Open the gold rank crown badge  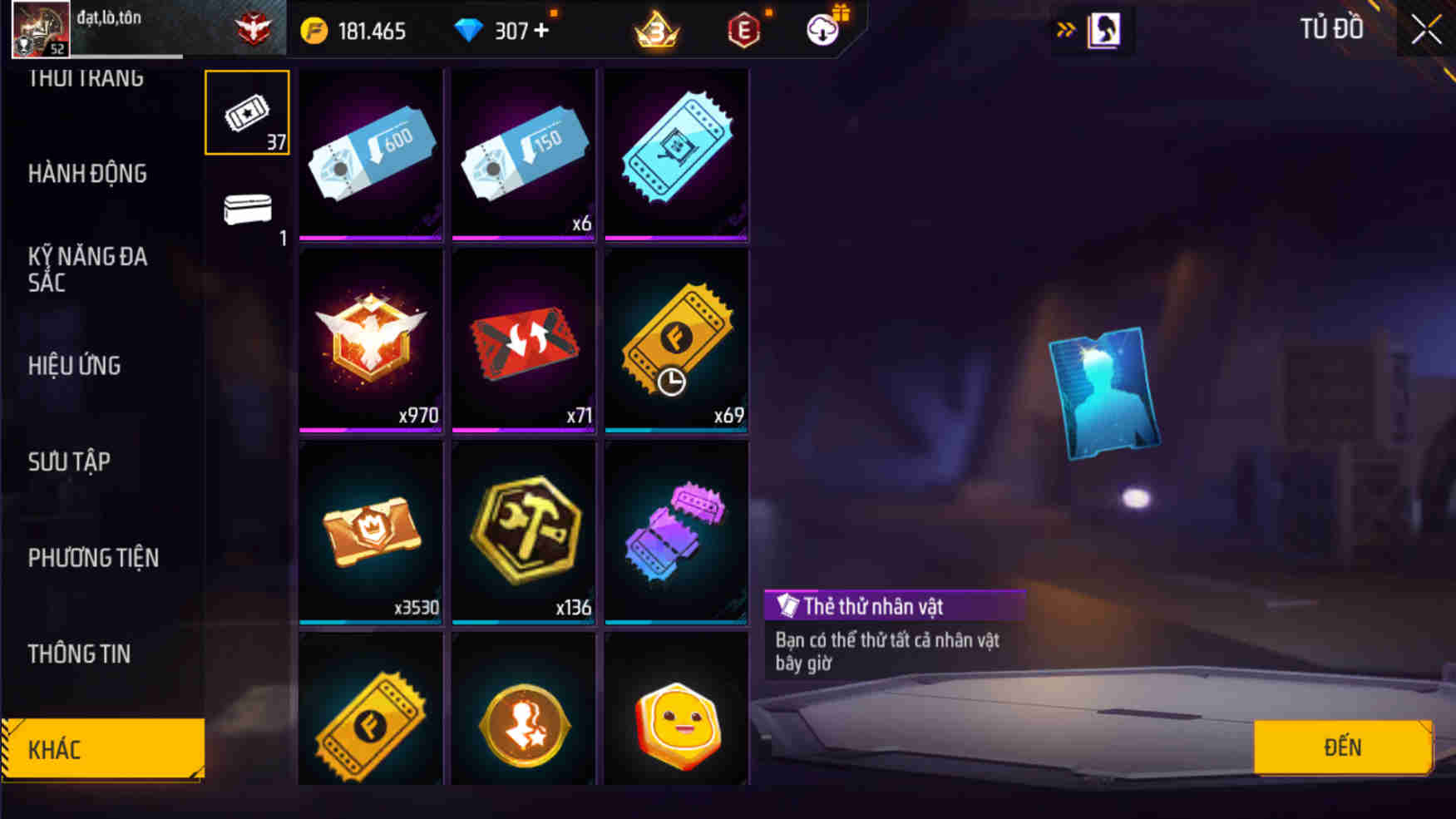point(657,30)
